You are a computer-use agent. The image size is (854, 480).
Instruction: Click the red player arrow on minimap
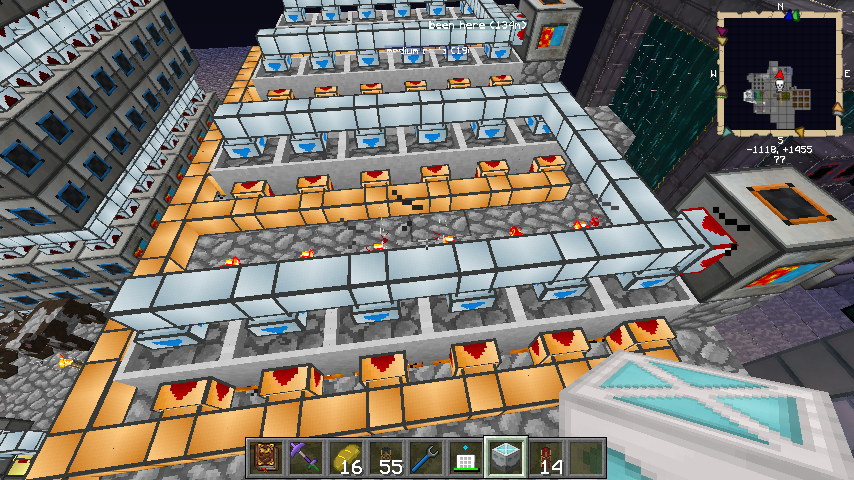(x=778, y=73)
